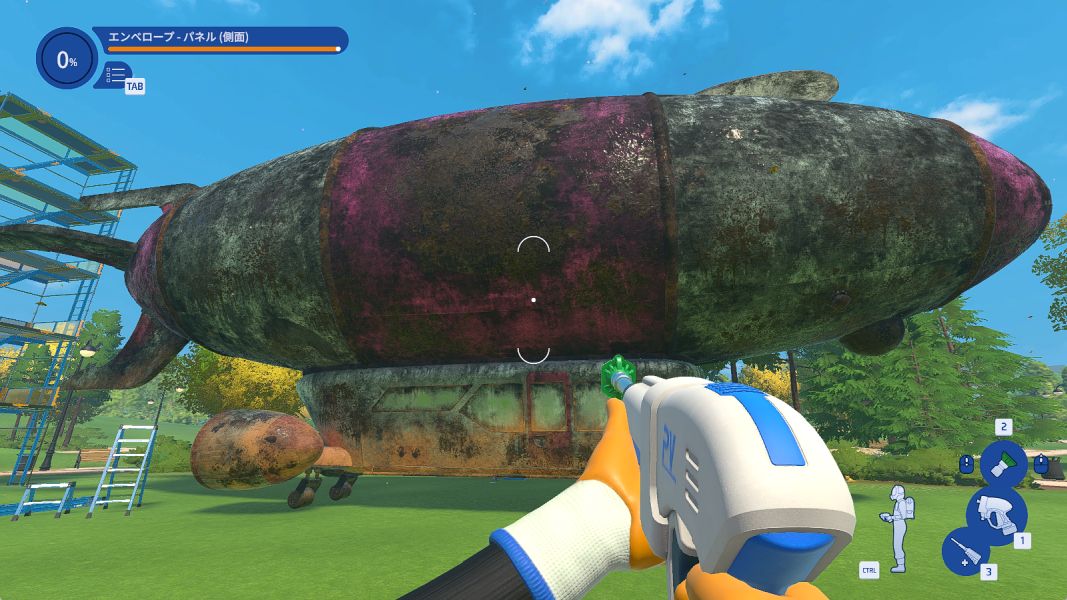Select the green nozzle icon

tap(1001, 464)
